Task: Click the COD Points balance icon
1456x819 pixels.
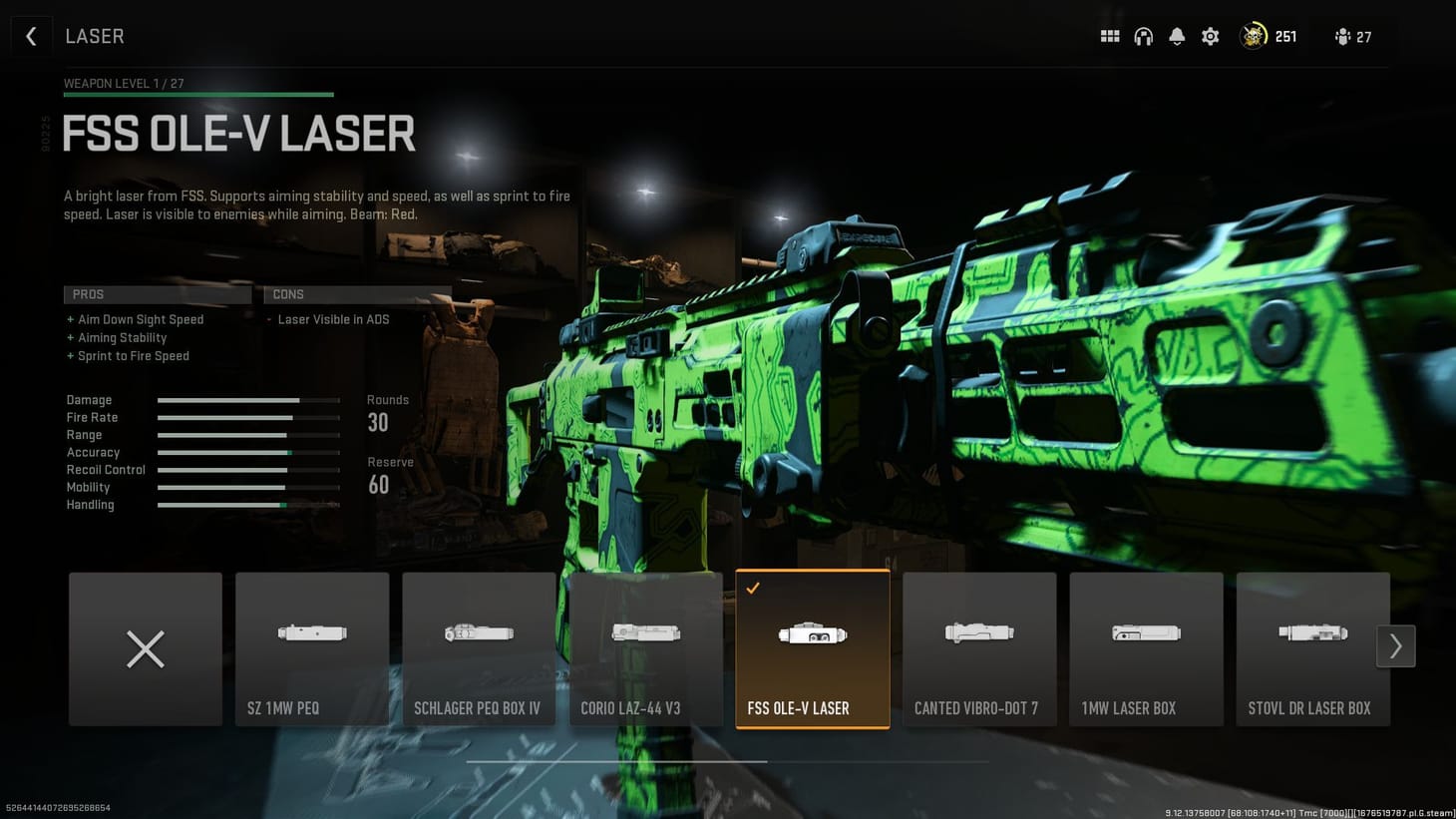Action: (1253, 36)
